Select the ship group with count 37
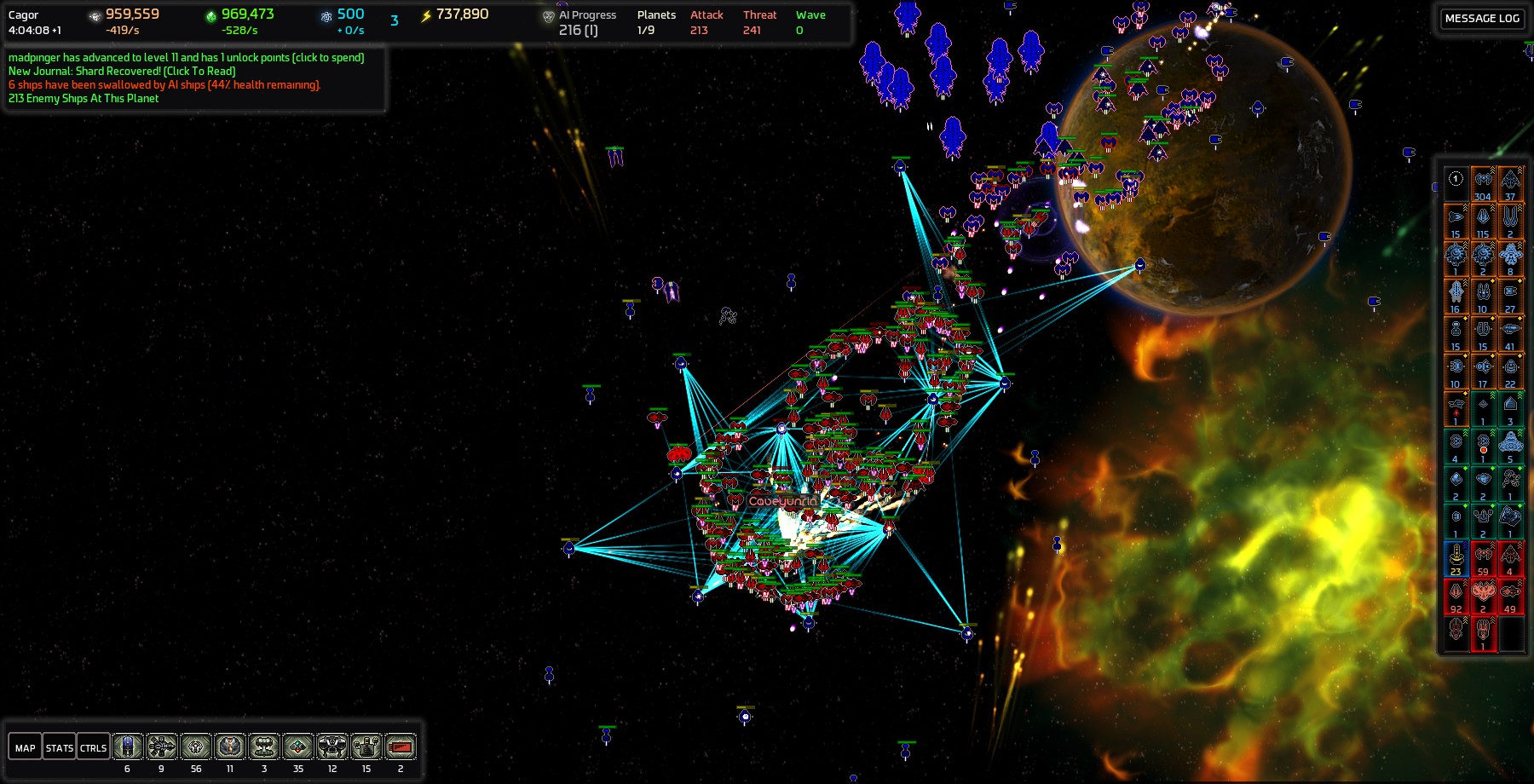The width and height of the screenshot is (1534, 784). (x=1510, y=184)
